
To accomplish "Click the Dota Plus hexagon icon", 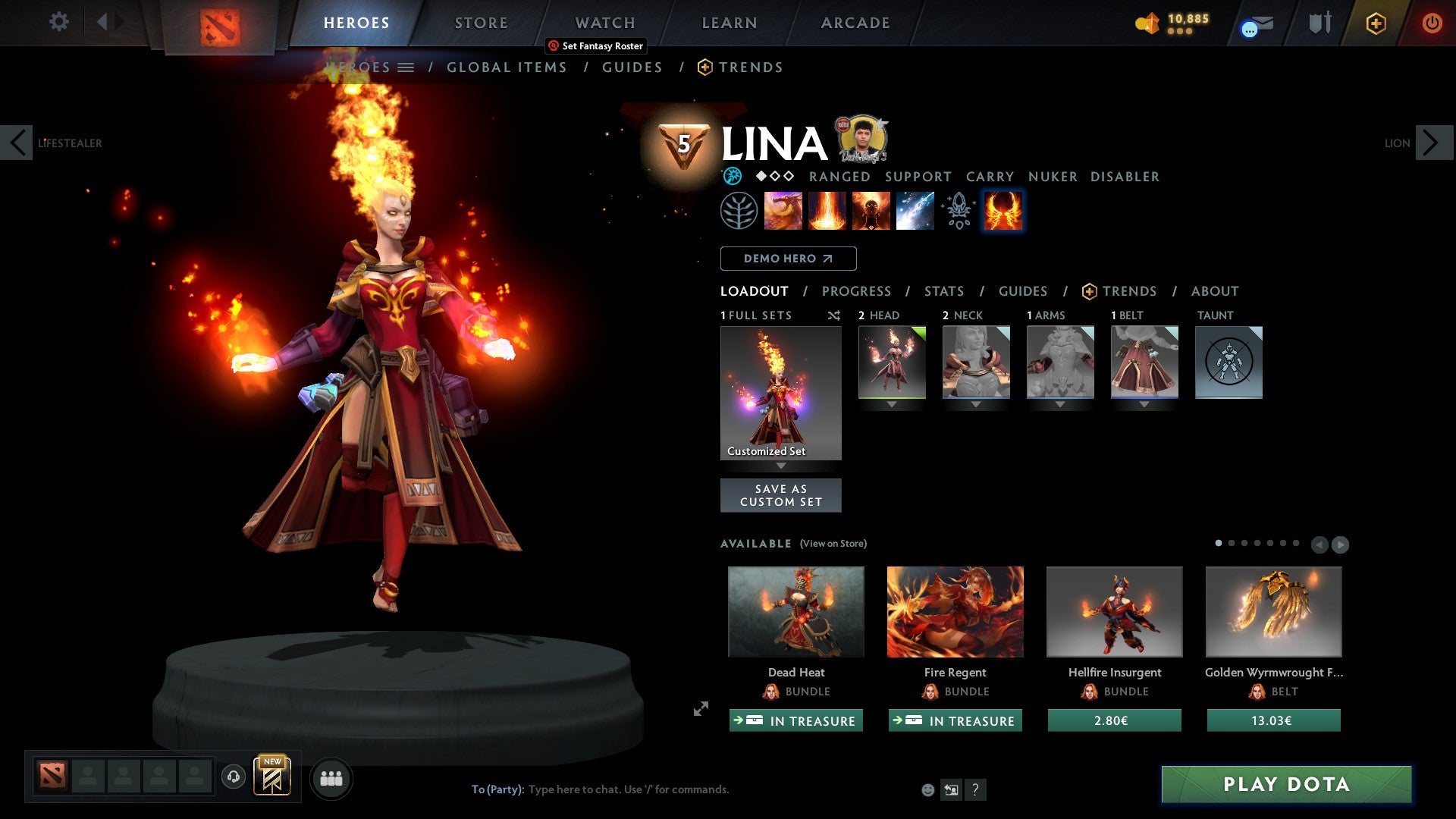I will [x=1376, y=23].
